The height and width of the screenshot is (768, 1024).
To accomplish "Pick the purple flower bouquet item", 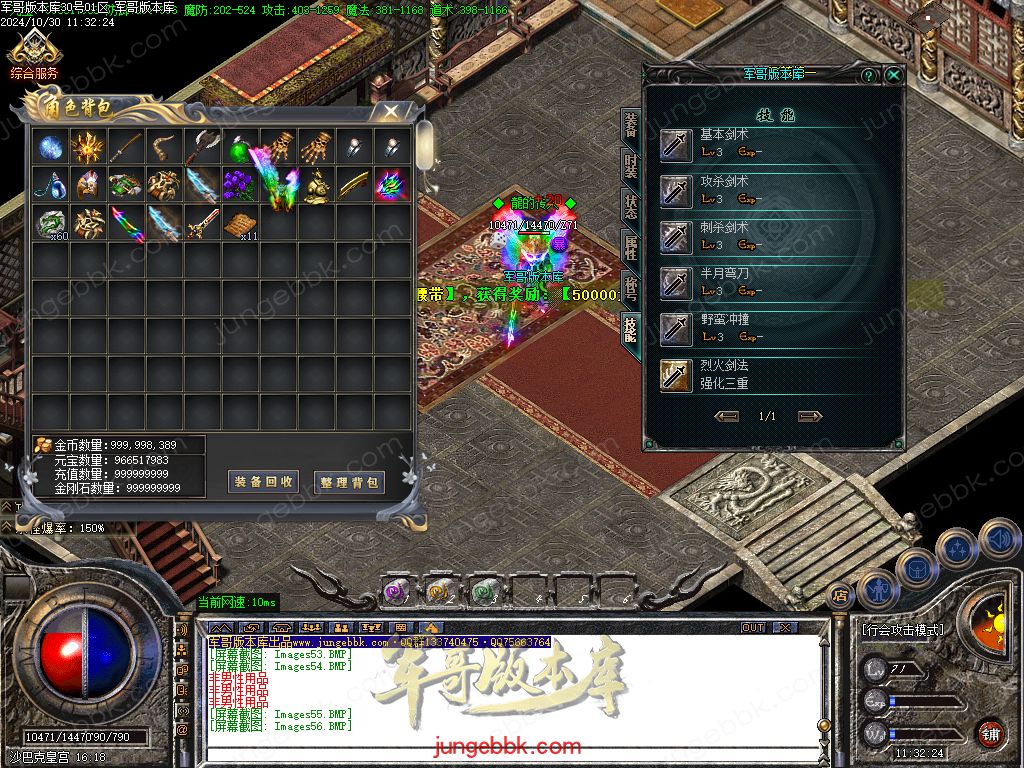I will click(x=240, y=185).
